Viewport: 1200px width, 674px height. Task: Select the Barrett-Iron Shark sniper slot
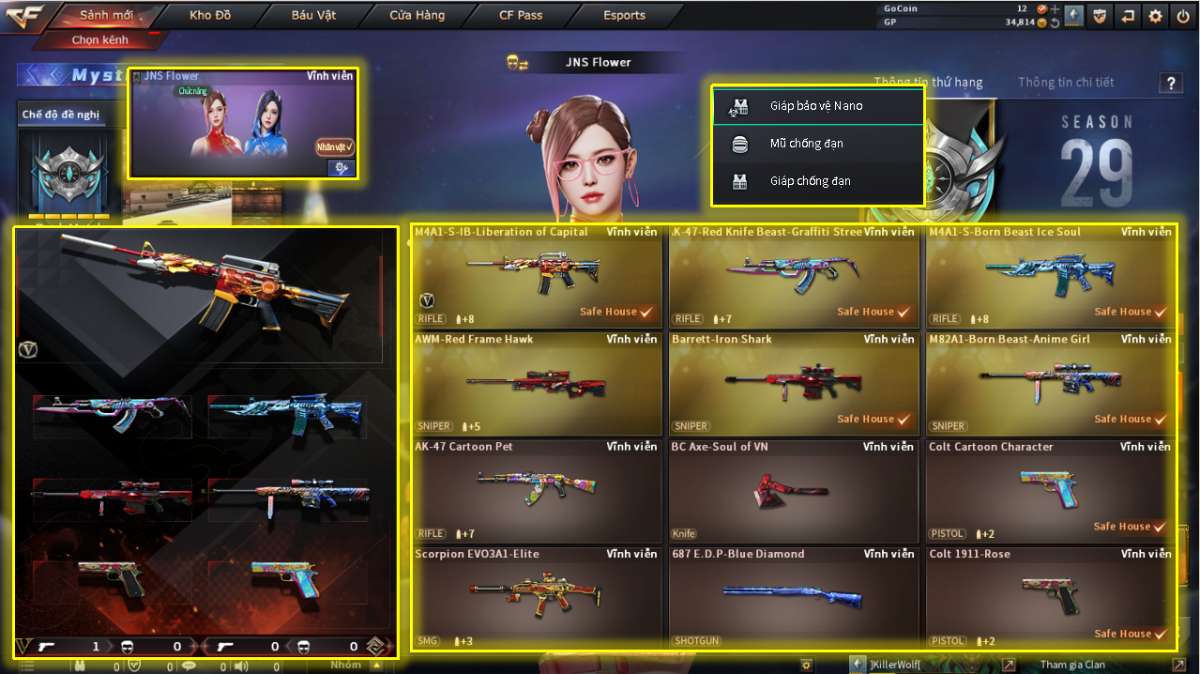coord(794,384)
